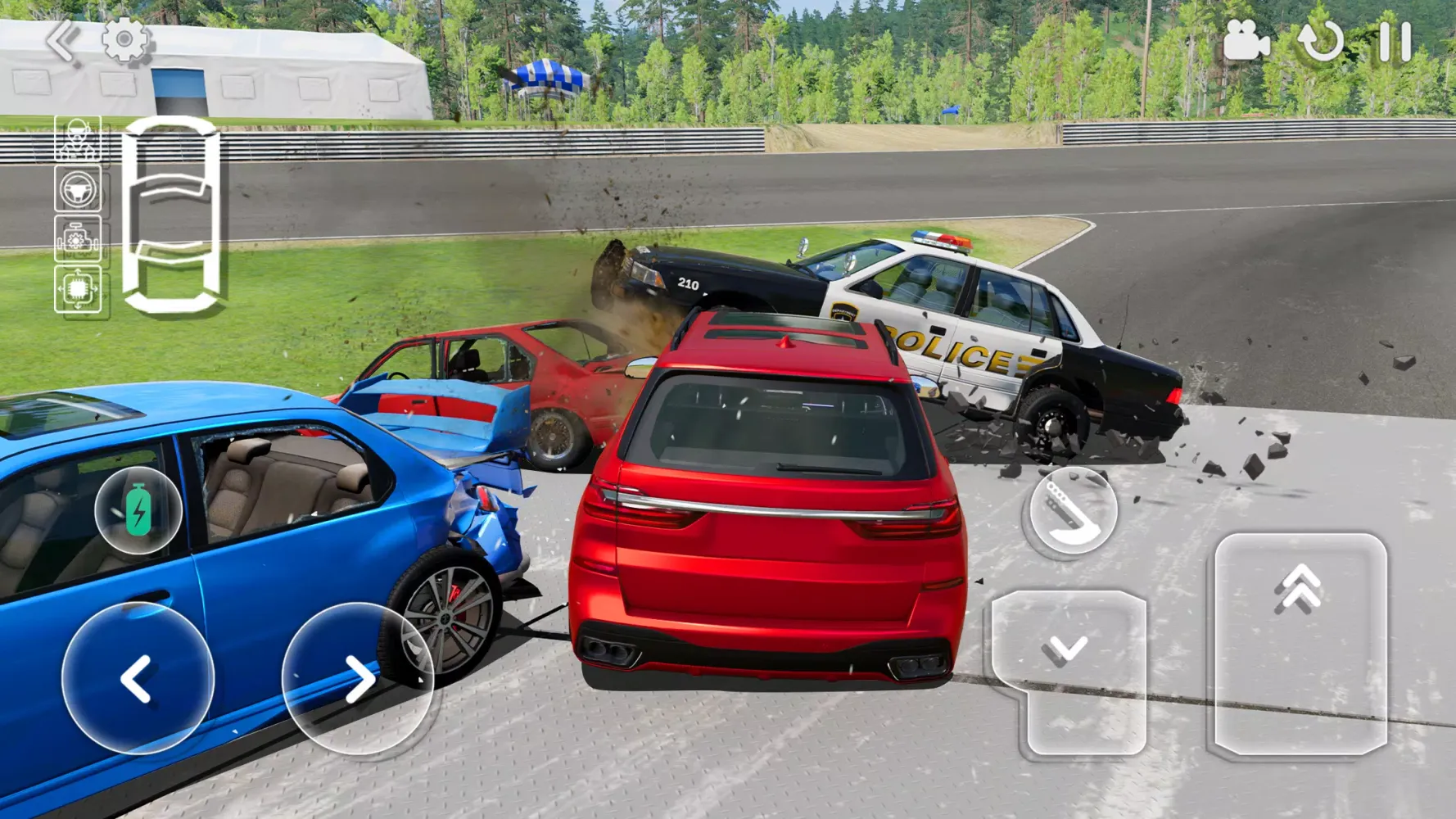This screenshot has width=1456, height=819.
Task: Steer right with the right arrow button
Action: tap(358, 678)
